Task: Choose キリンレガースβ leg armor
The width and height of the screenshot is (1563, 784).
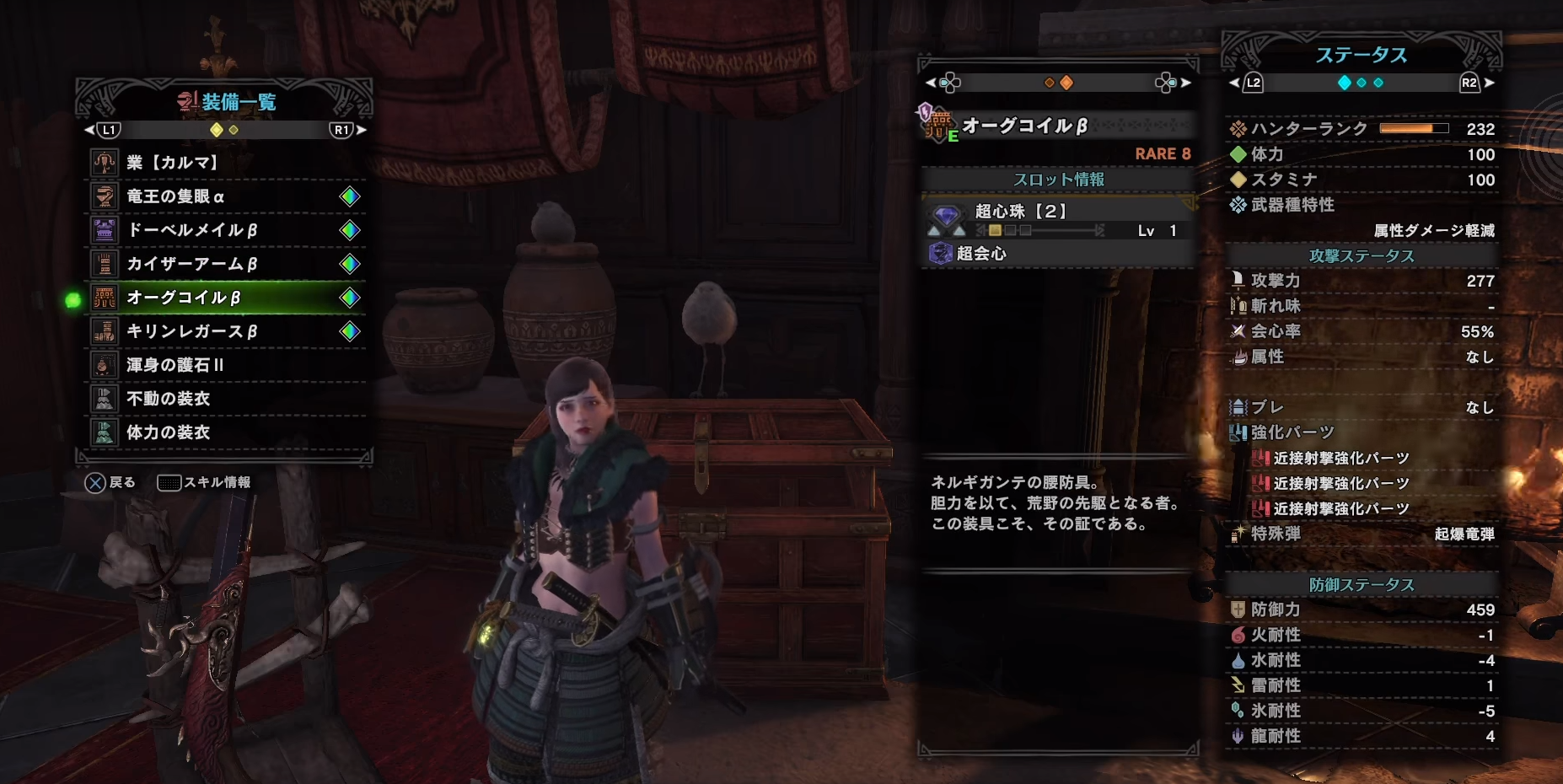Action: point(226,331)
